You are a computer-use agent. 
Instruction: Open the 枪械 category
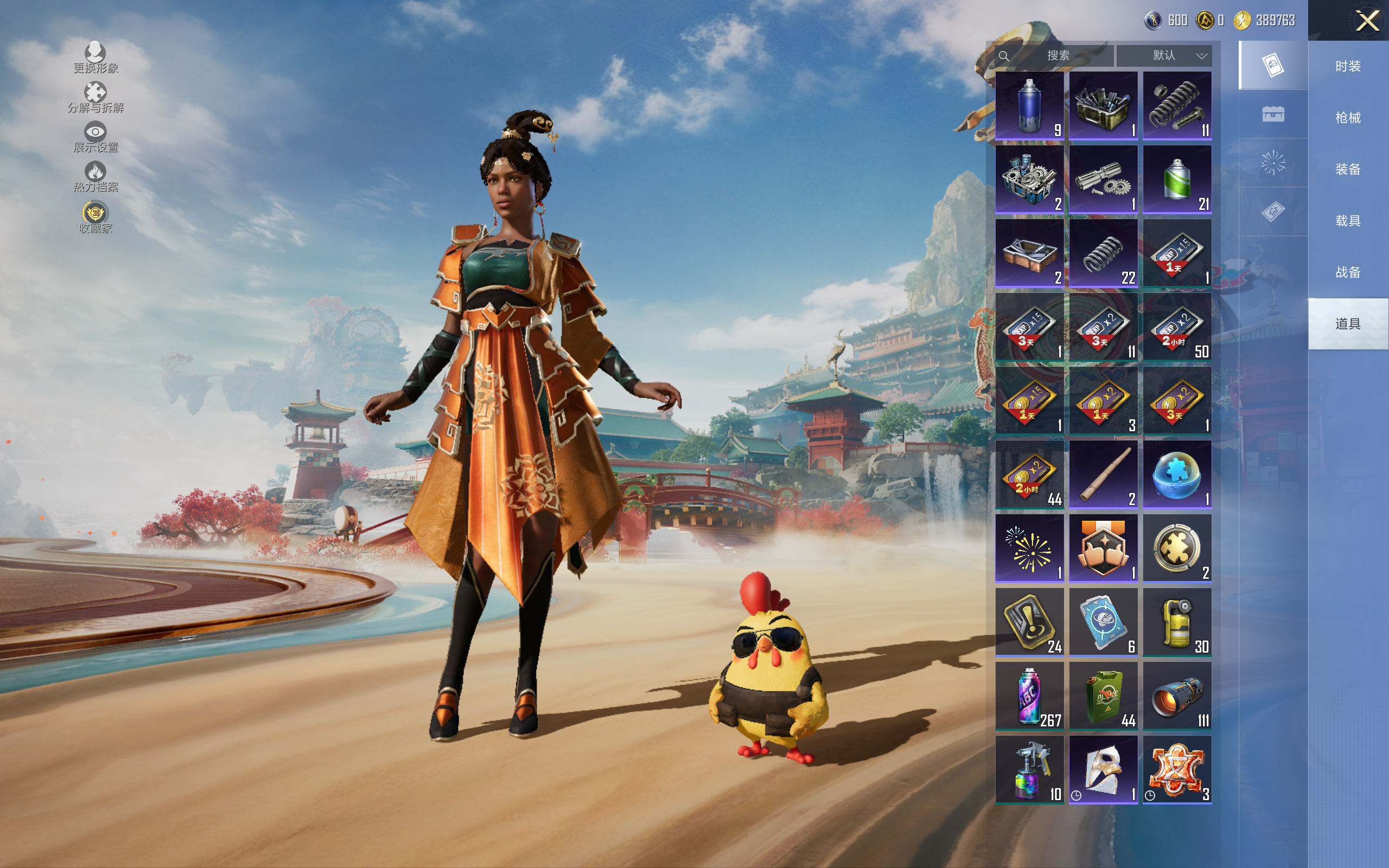[1347, 118]
